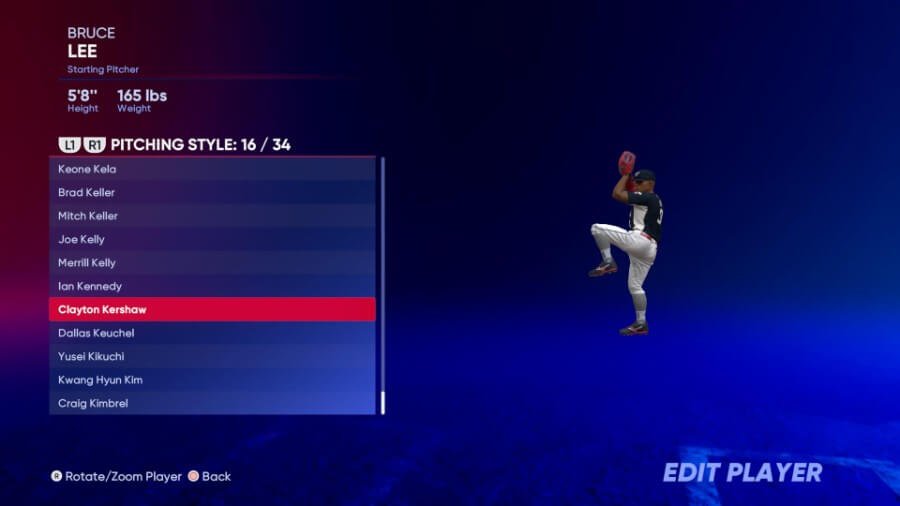This screenshot has width=900, height=506.
Task: Choose Merrill Kelly pitching style
Action: 212,263
